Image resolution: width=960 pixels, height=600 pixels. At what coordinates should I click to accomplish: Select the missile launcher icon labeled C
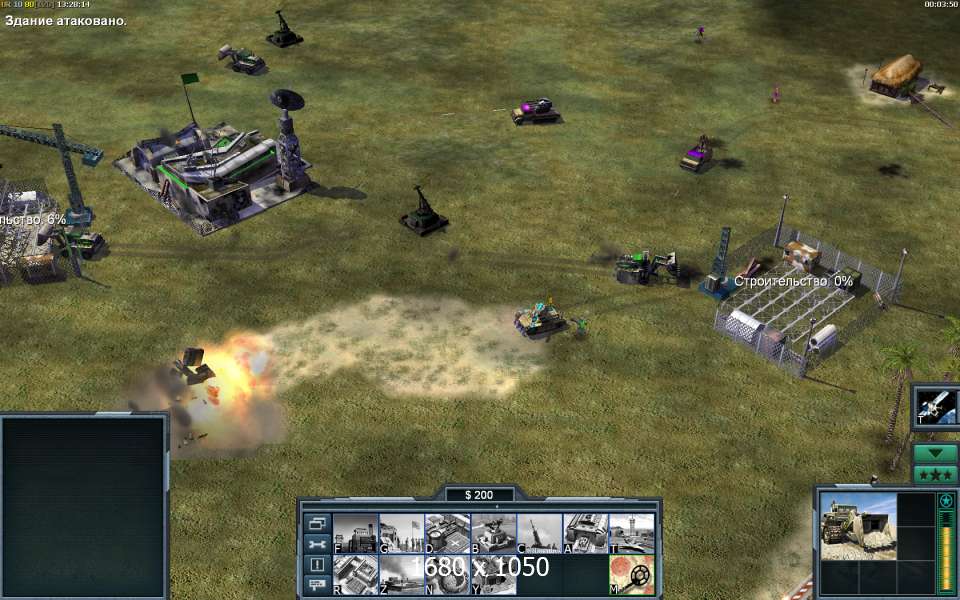pos(539,533)
